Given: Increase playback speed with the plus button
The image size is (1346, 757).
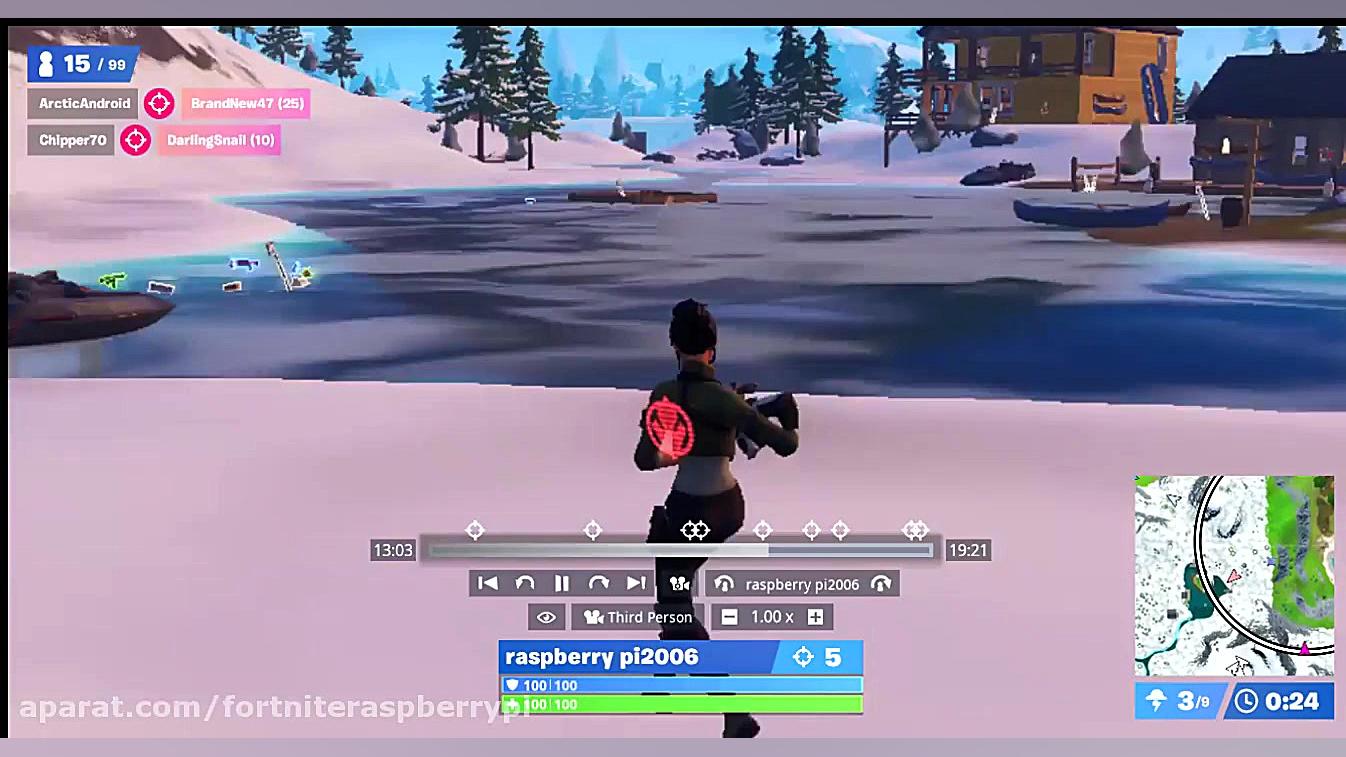Looking at the screenshot, I should (816, 617).
